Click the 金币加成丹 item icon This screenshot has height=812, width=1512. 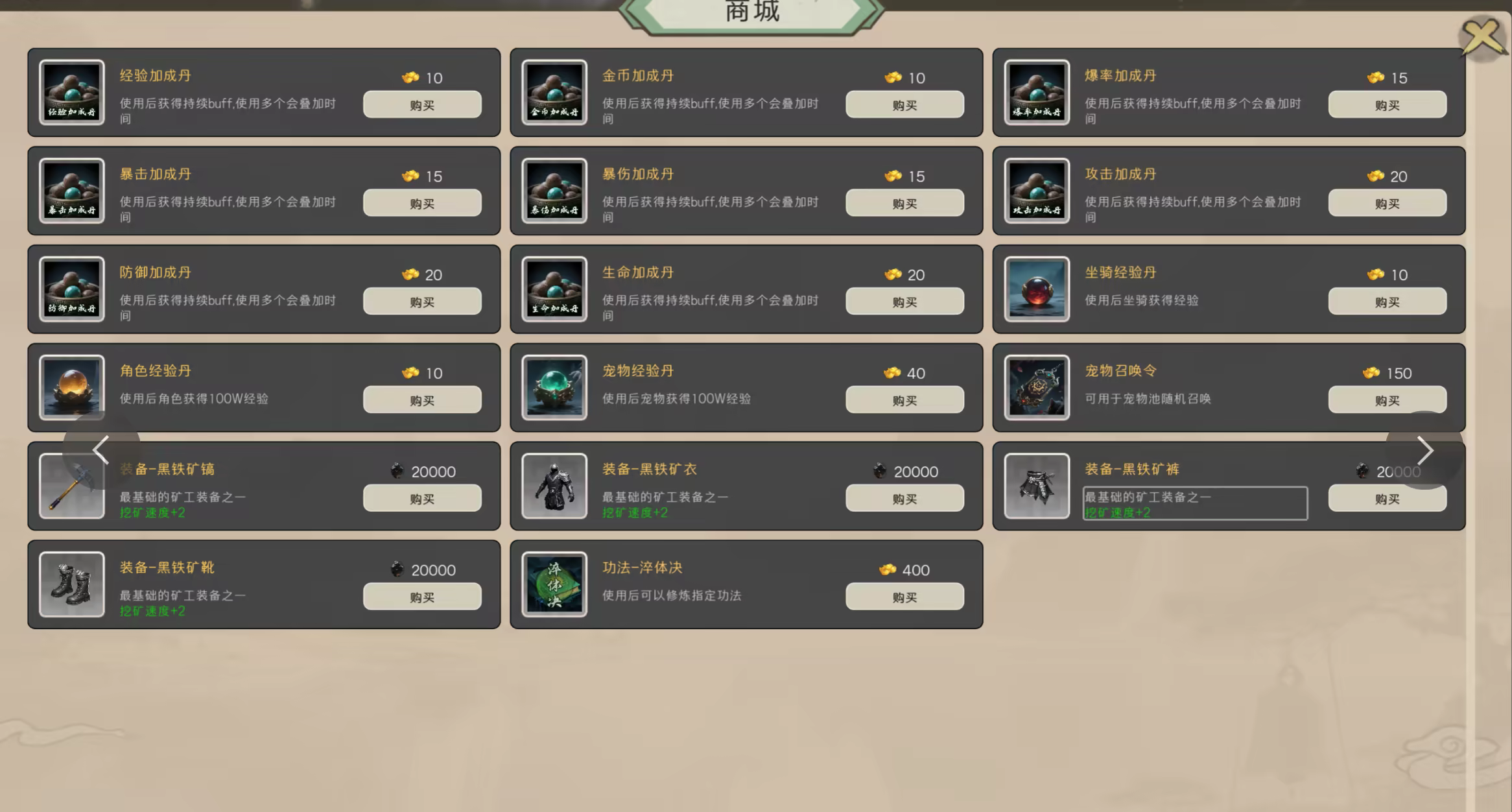(x=554, y=92)
